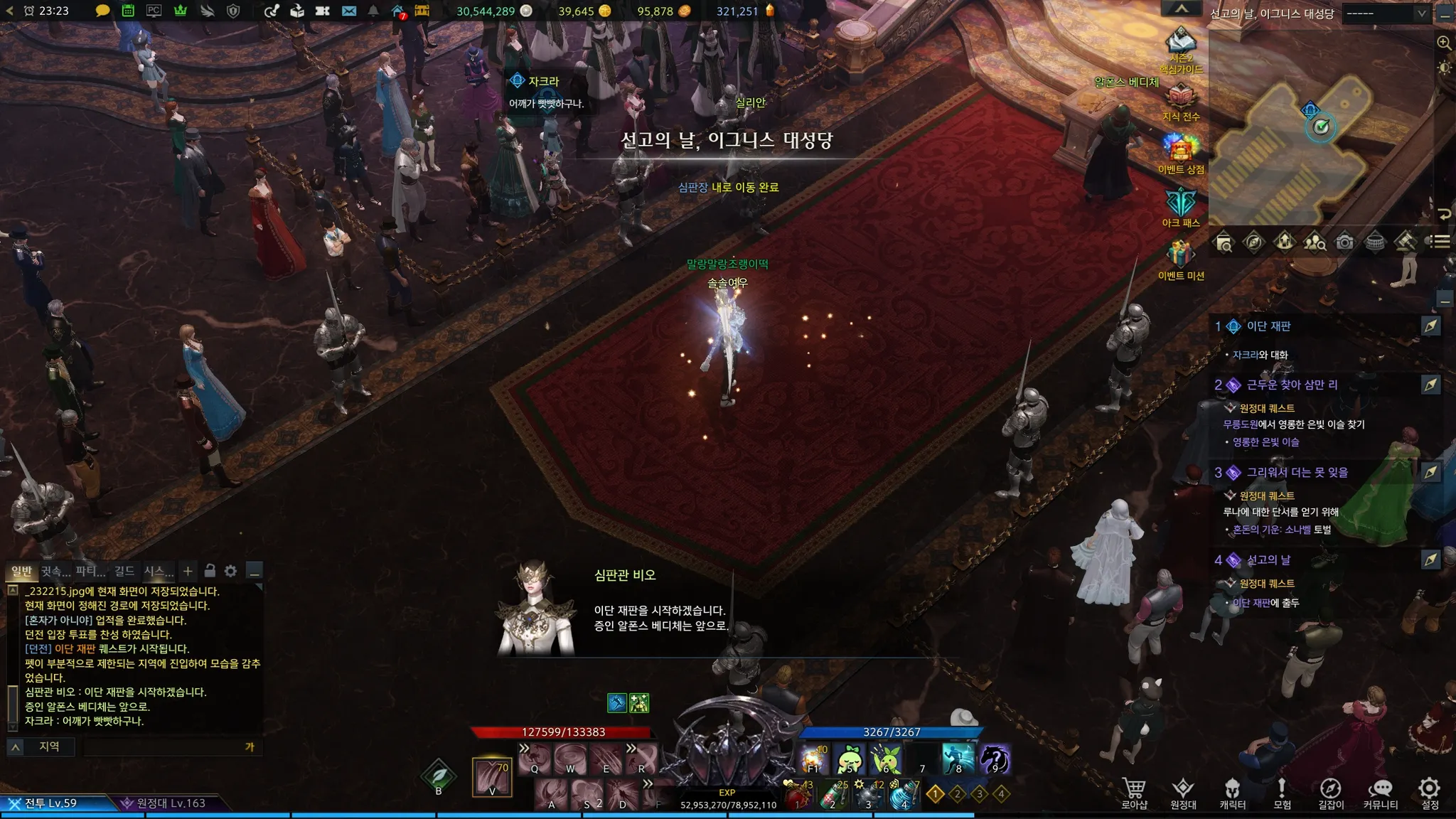Open the 캐릭터 character menu
This screenshot has width=1456, height=819.
coord(1232,793)
